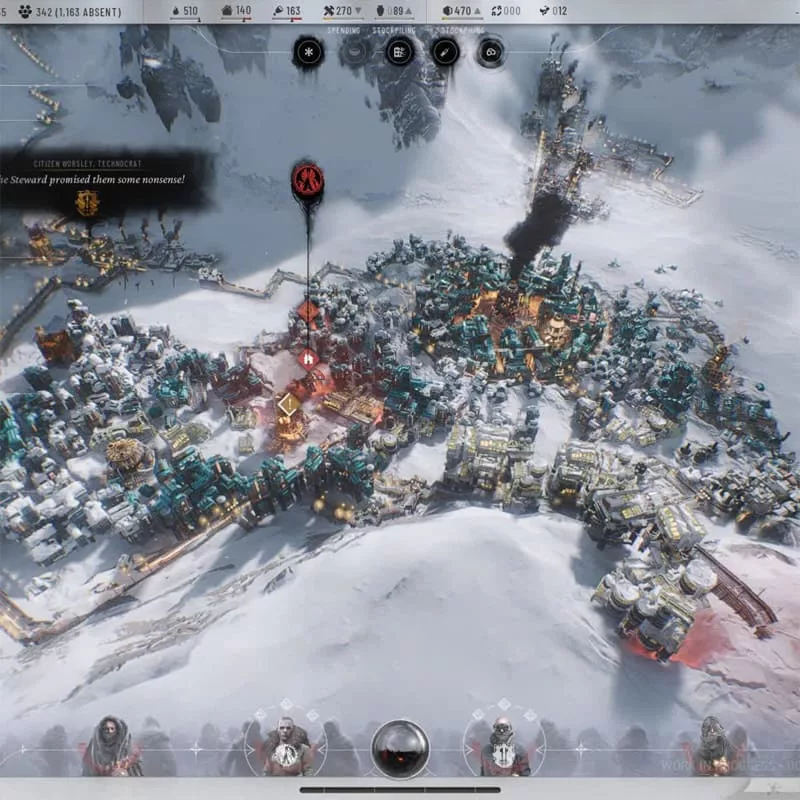Click the golden Technocrat faction emblem
Viewport: 800px width, 800px height.
point(88,203)
